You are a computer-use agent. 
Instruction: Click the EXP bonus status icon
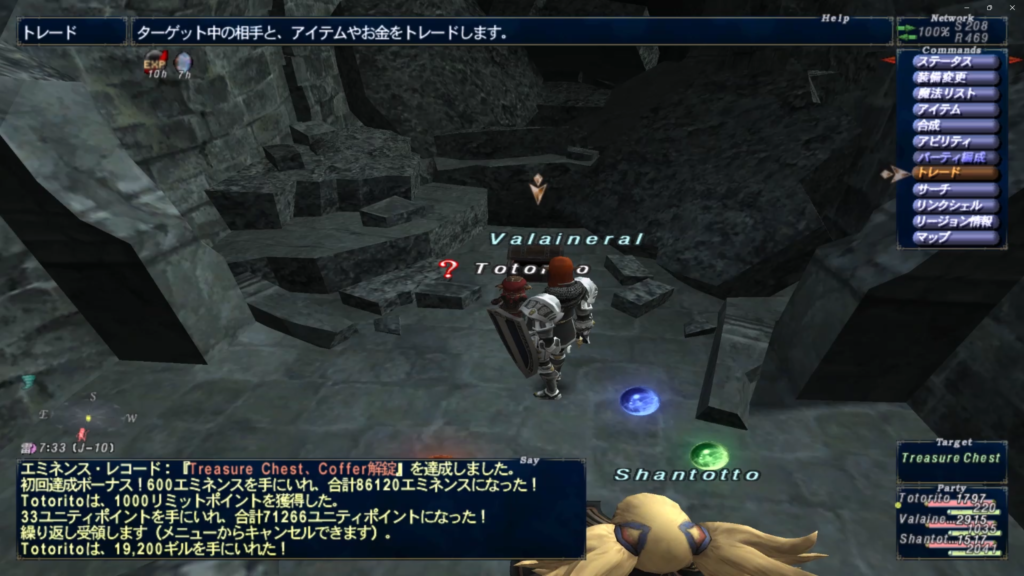pyautogui.click(x=155, y=63)
